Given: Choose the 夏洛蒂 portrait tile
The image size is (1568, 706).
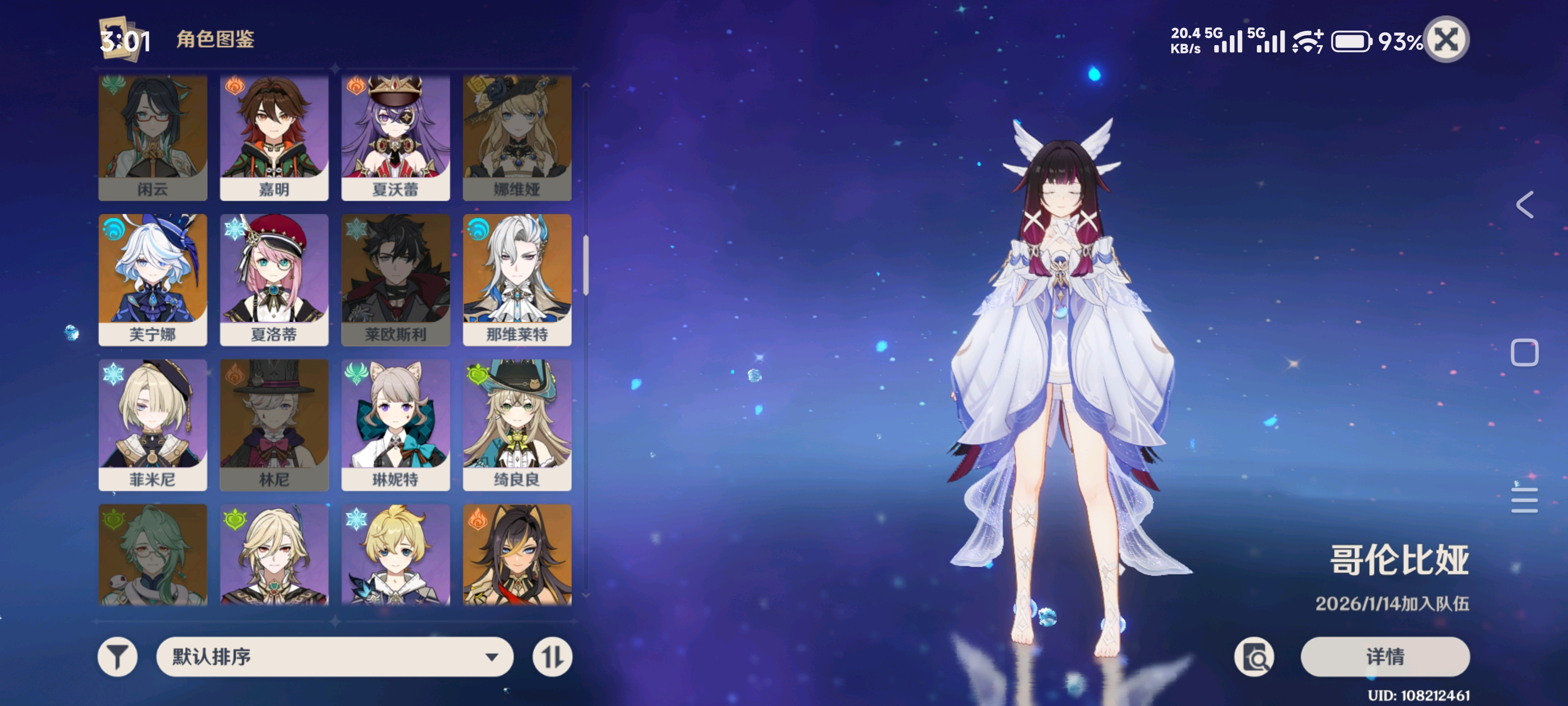Looking at the screenshot, I should tap(274, 279).
